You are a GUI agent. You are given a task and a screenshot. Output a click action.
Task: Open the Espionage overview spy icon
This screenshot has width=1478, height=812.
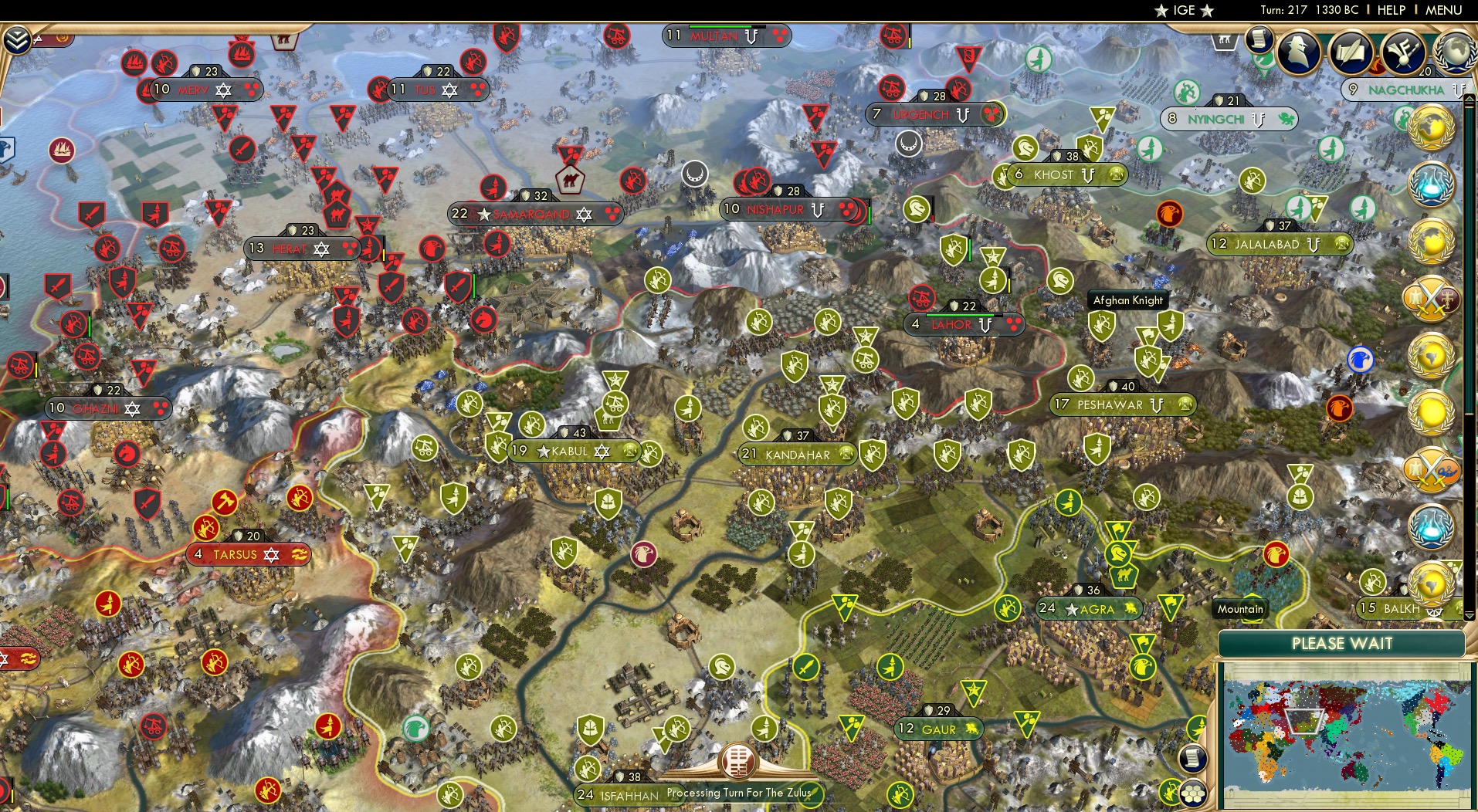point(1297,52)
